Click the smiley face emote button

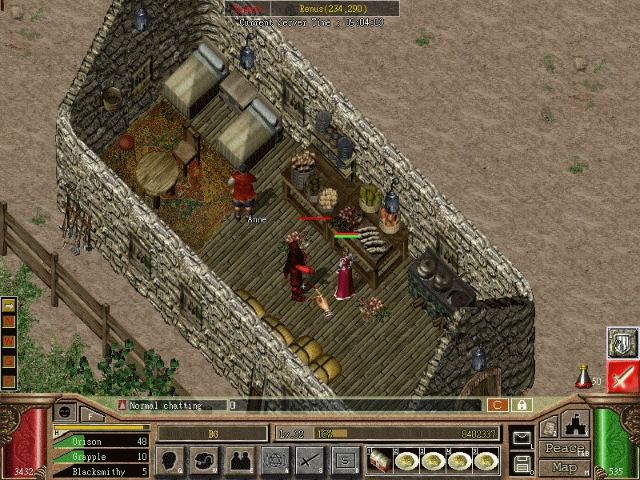click(x=66, y=411)
